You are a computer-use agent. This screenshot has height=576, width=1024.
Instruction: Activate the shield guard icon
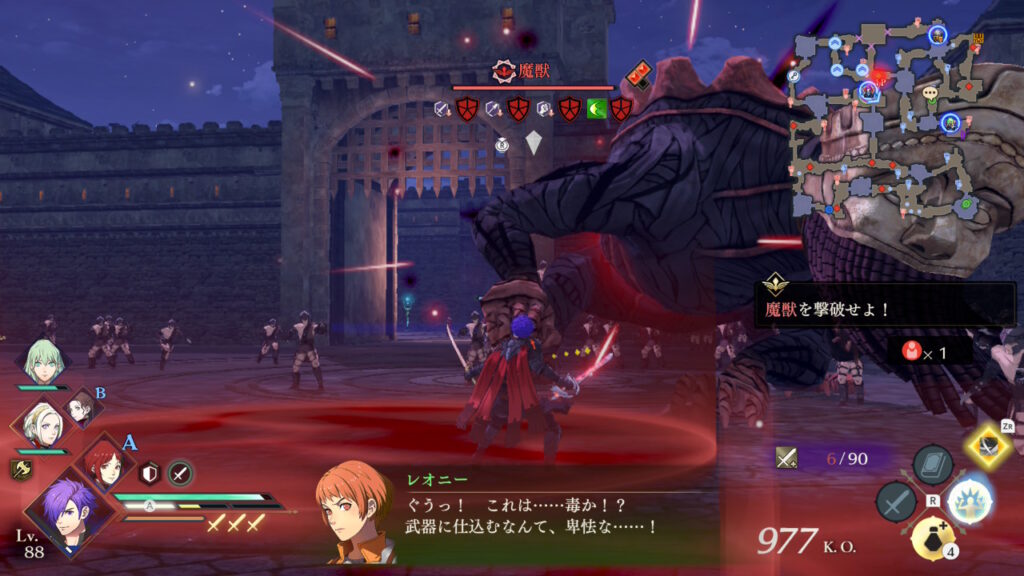150,473
